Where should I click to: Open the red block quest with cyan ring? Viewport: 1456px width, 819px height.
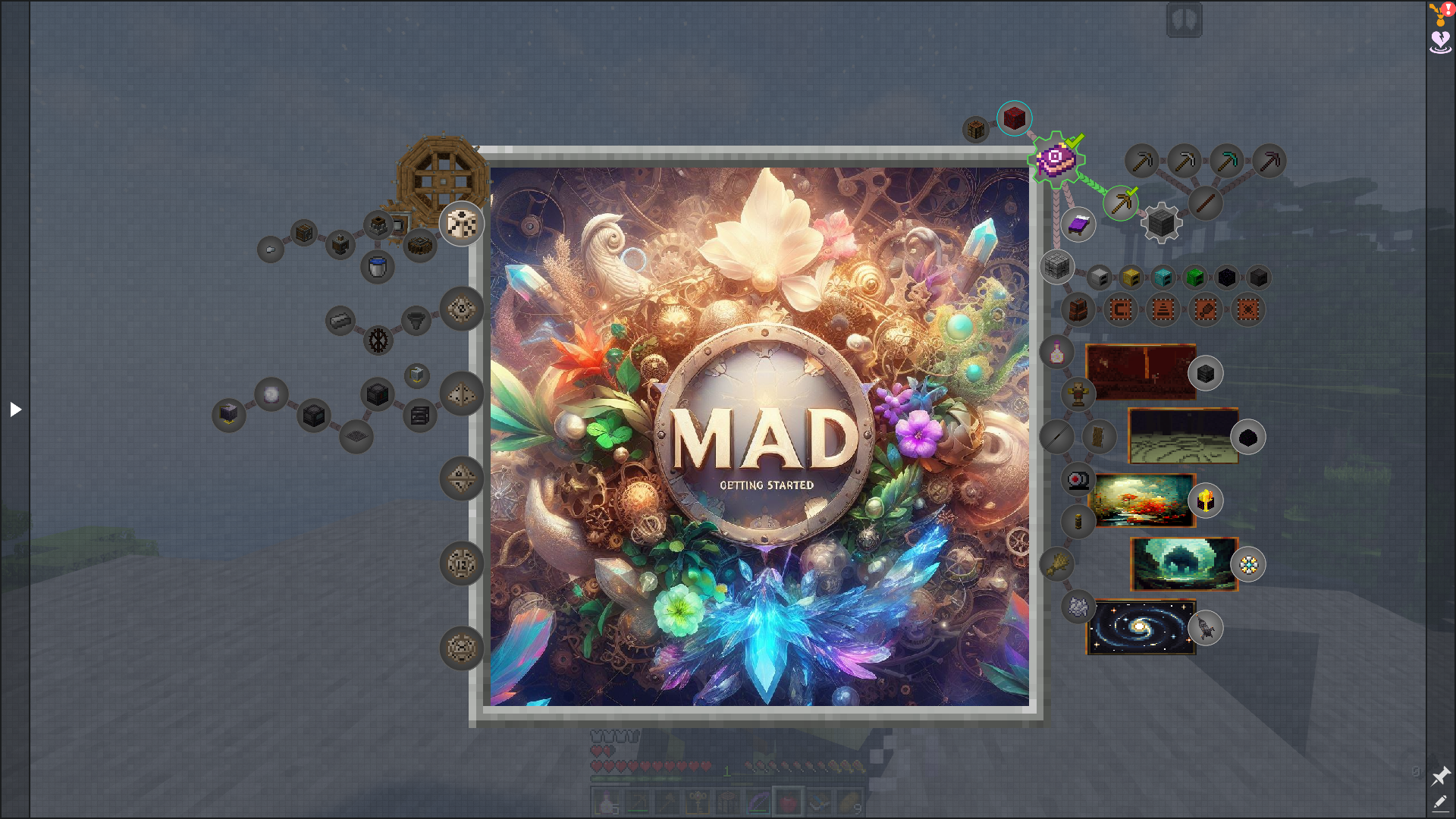1014,118
